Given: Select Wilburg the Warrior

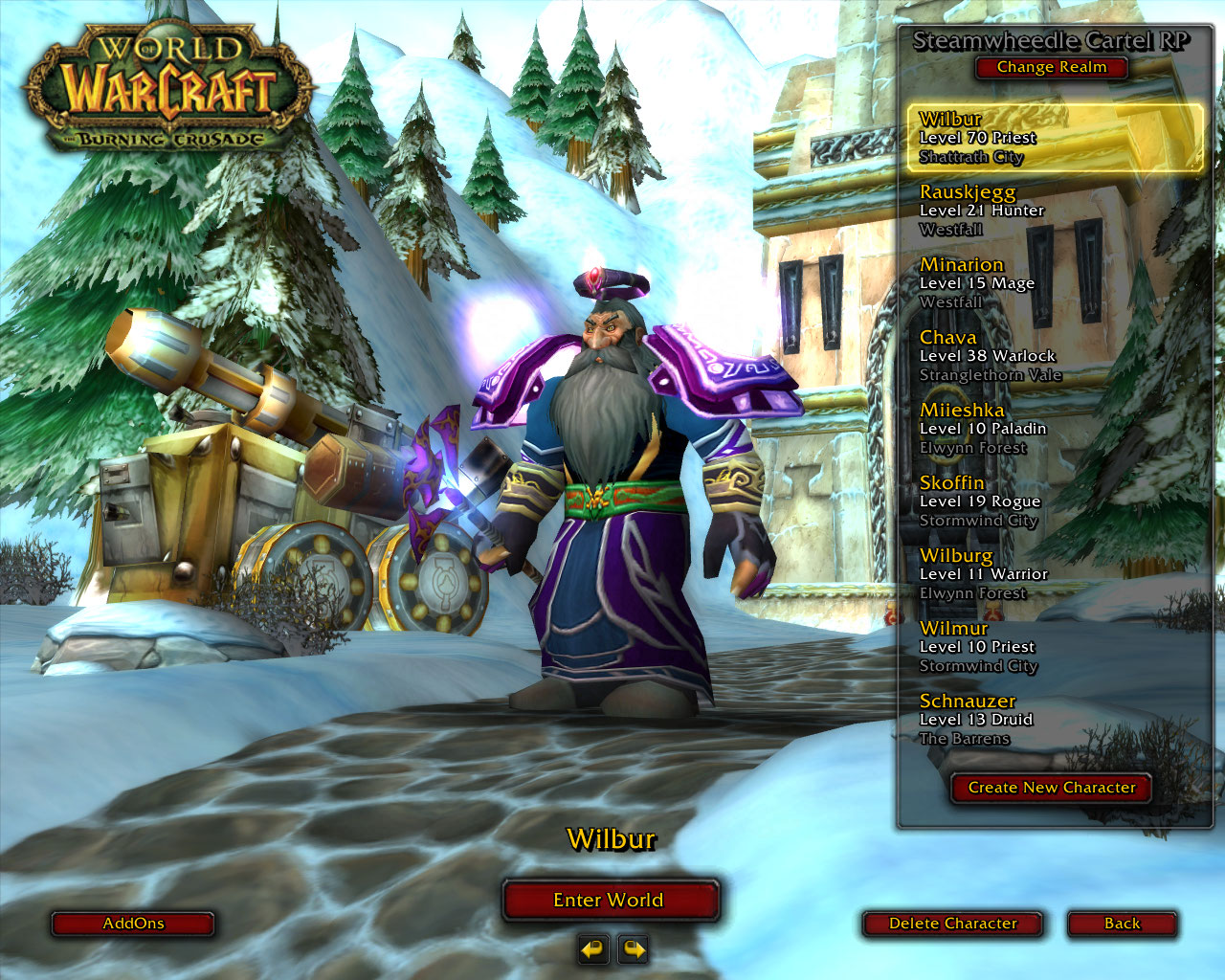Looking at the screenshot, I should point(1053,574).
